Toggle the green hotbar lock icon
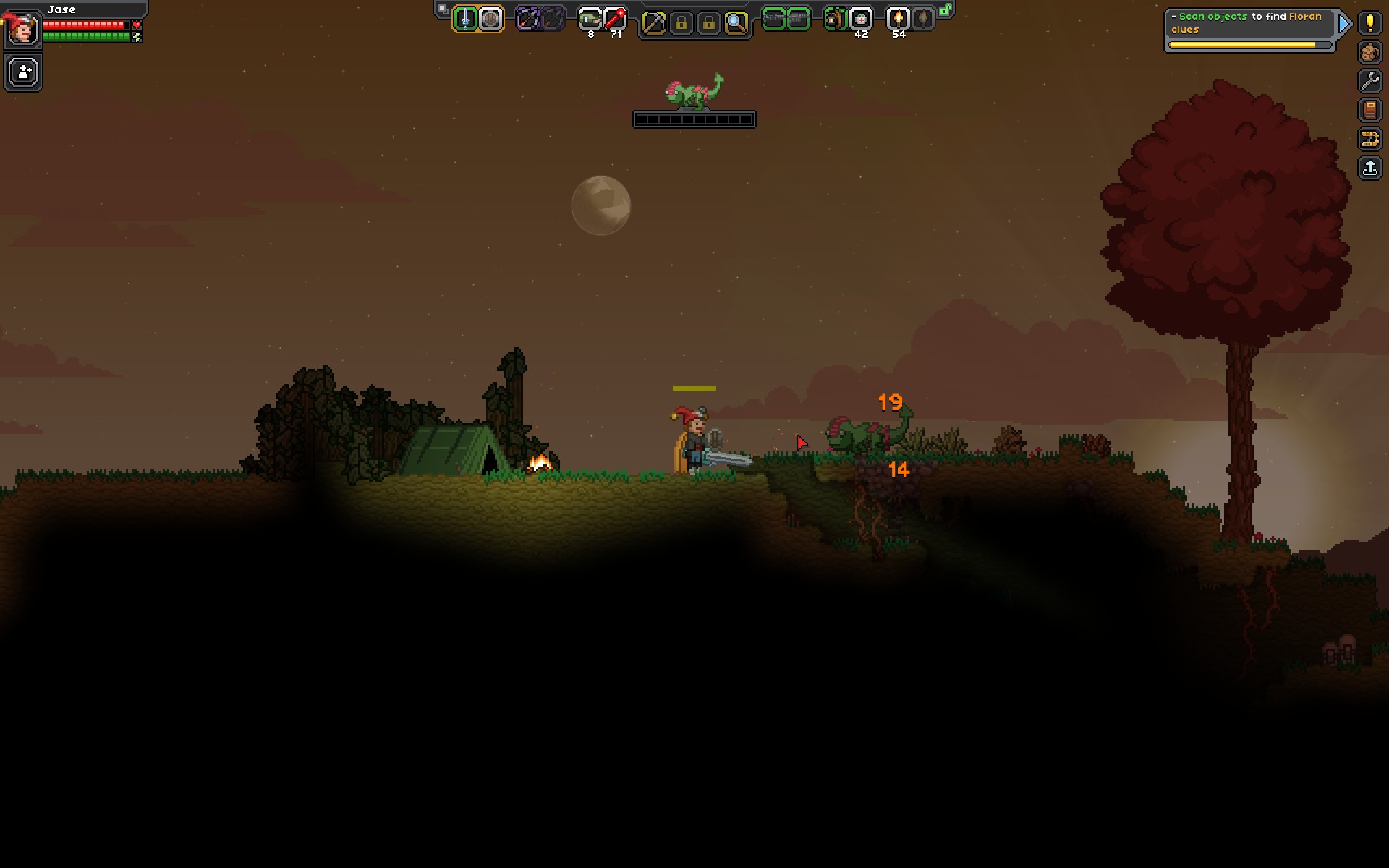Viewport: 1389px width, 868px height. (x=945, y=10)
